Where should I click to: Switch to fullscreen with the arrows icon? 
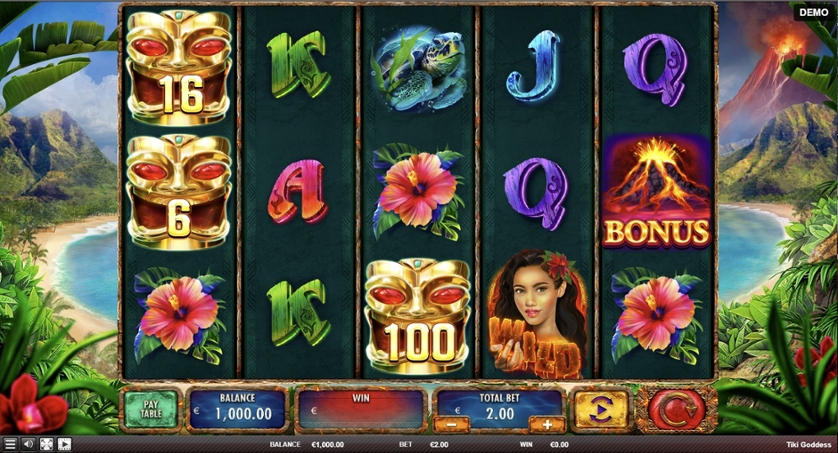(x=46, y=444)
